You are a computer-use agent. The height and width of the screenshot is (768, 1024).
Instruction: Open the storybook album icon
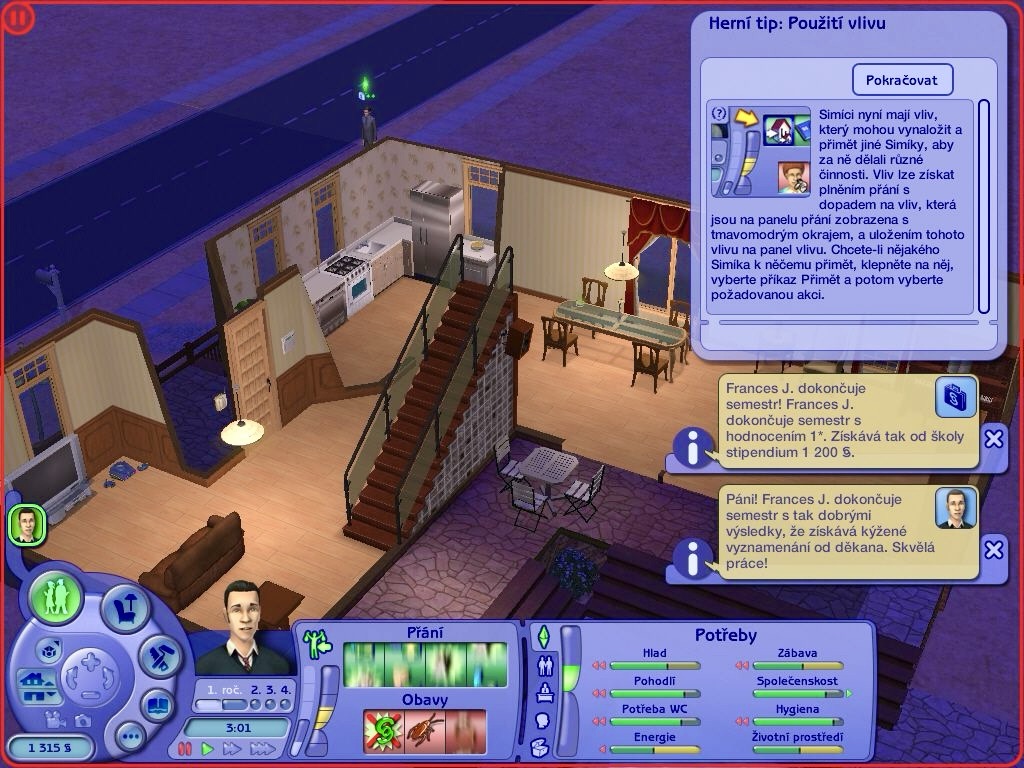[157, 705]
